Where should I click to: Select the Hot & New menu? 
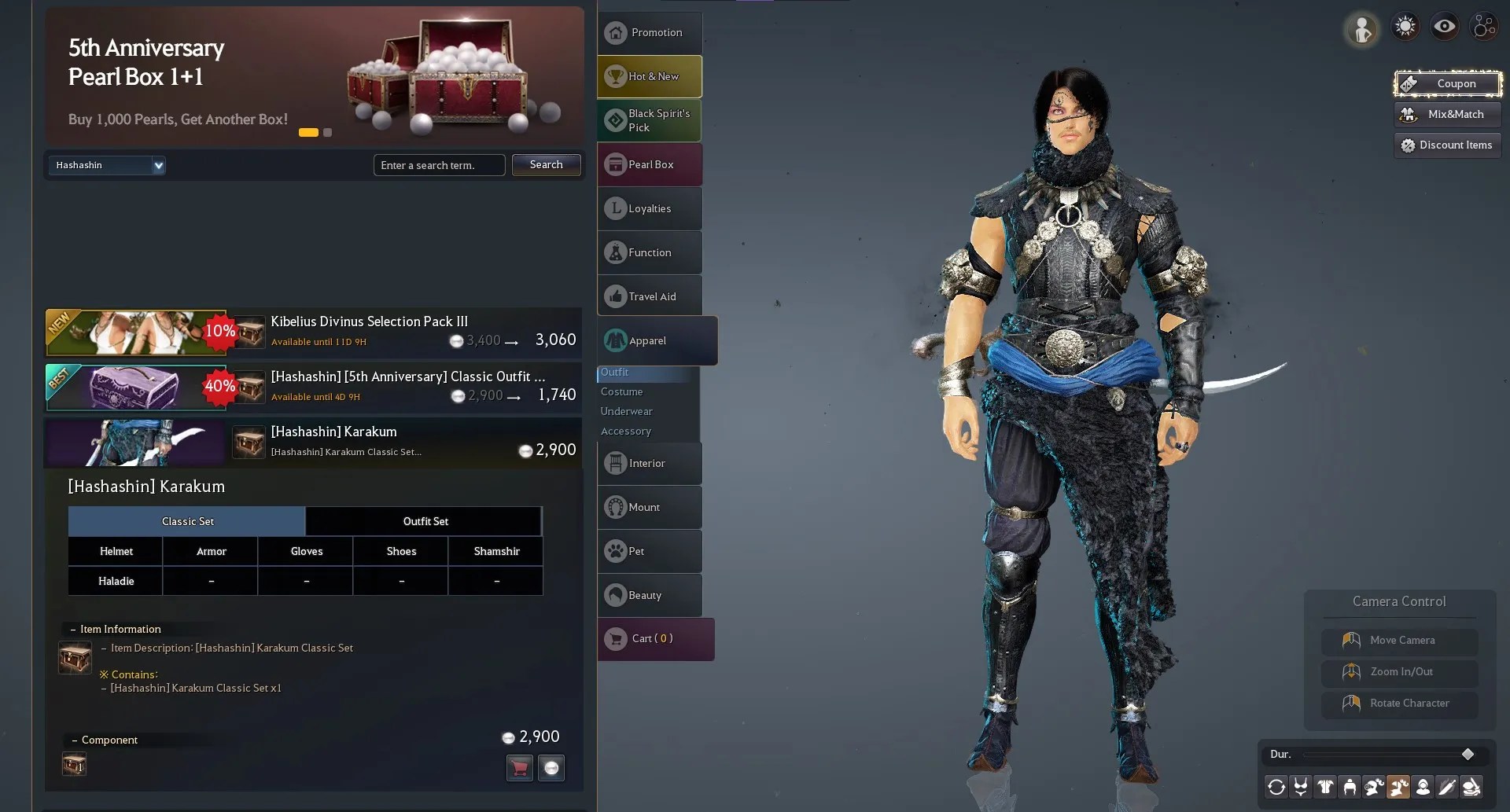click(x=650, y=76)
